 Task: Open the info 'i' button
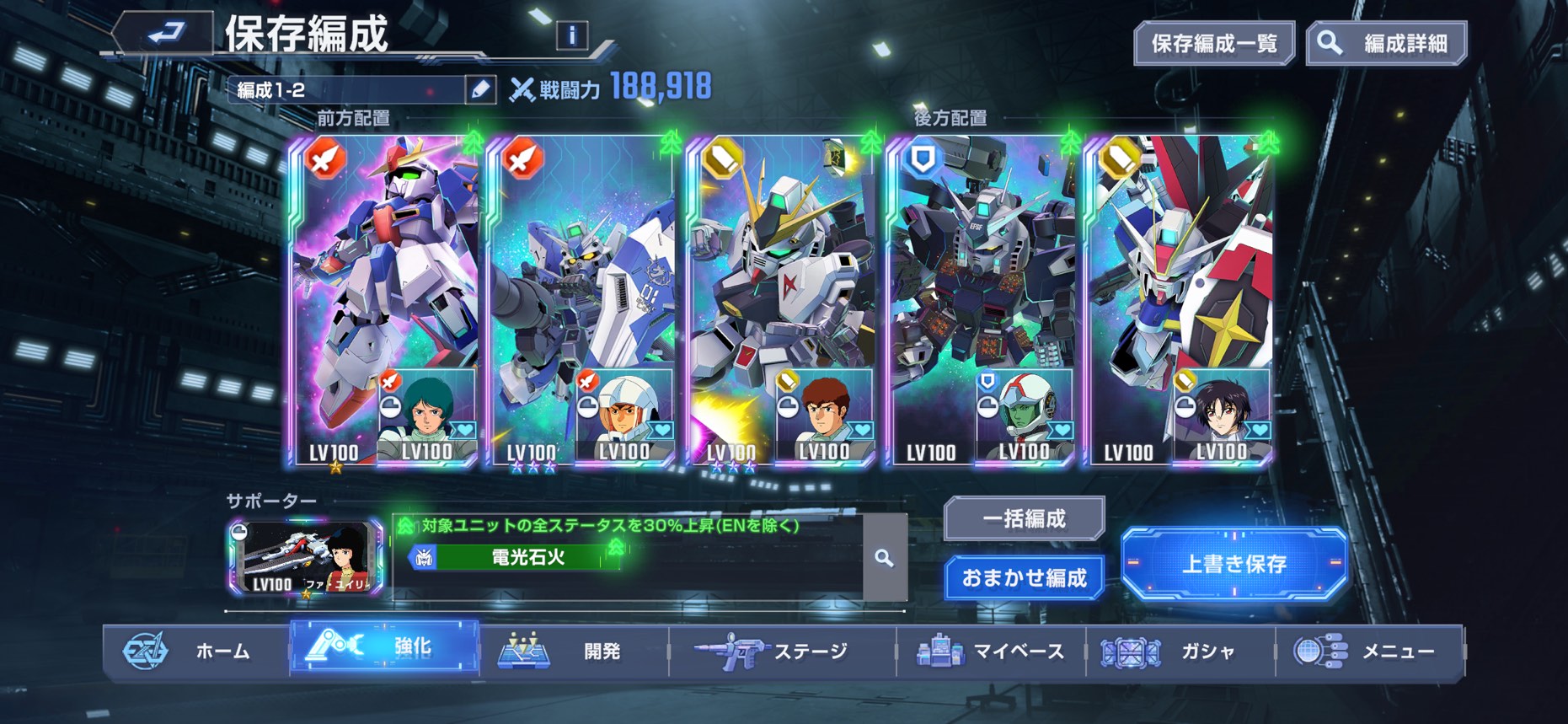[x=572, y=35]
